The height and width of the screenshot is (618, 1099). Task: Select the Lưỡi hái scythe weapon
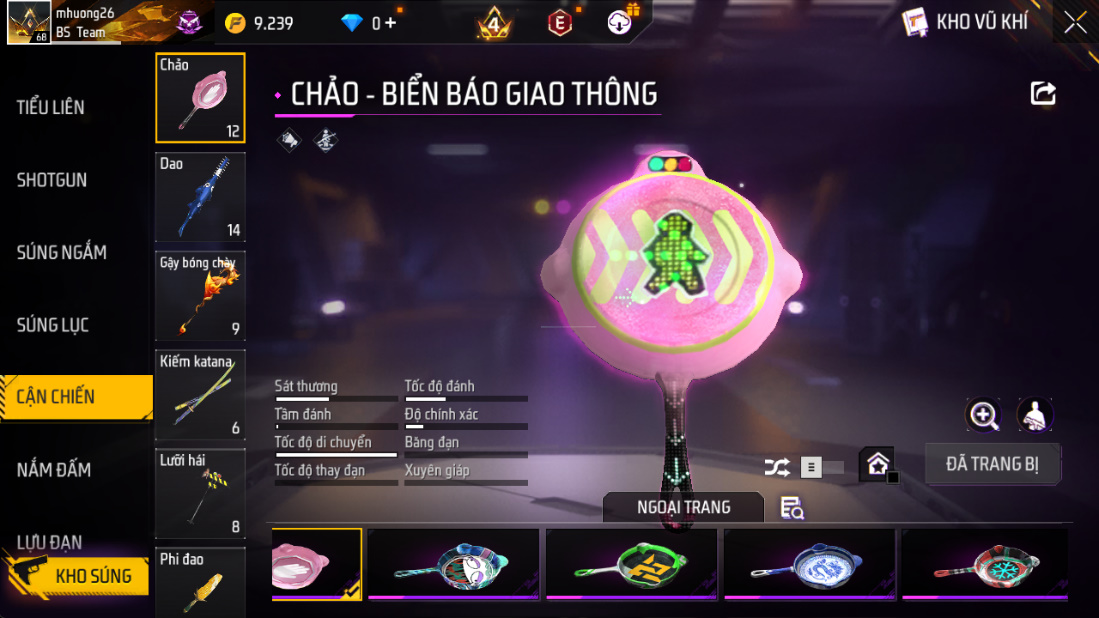200,493
